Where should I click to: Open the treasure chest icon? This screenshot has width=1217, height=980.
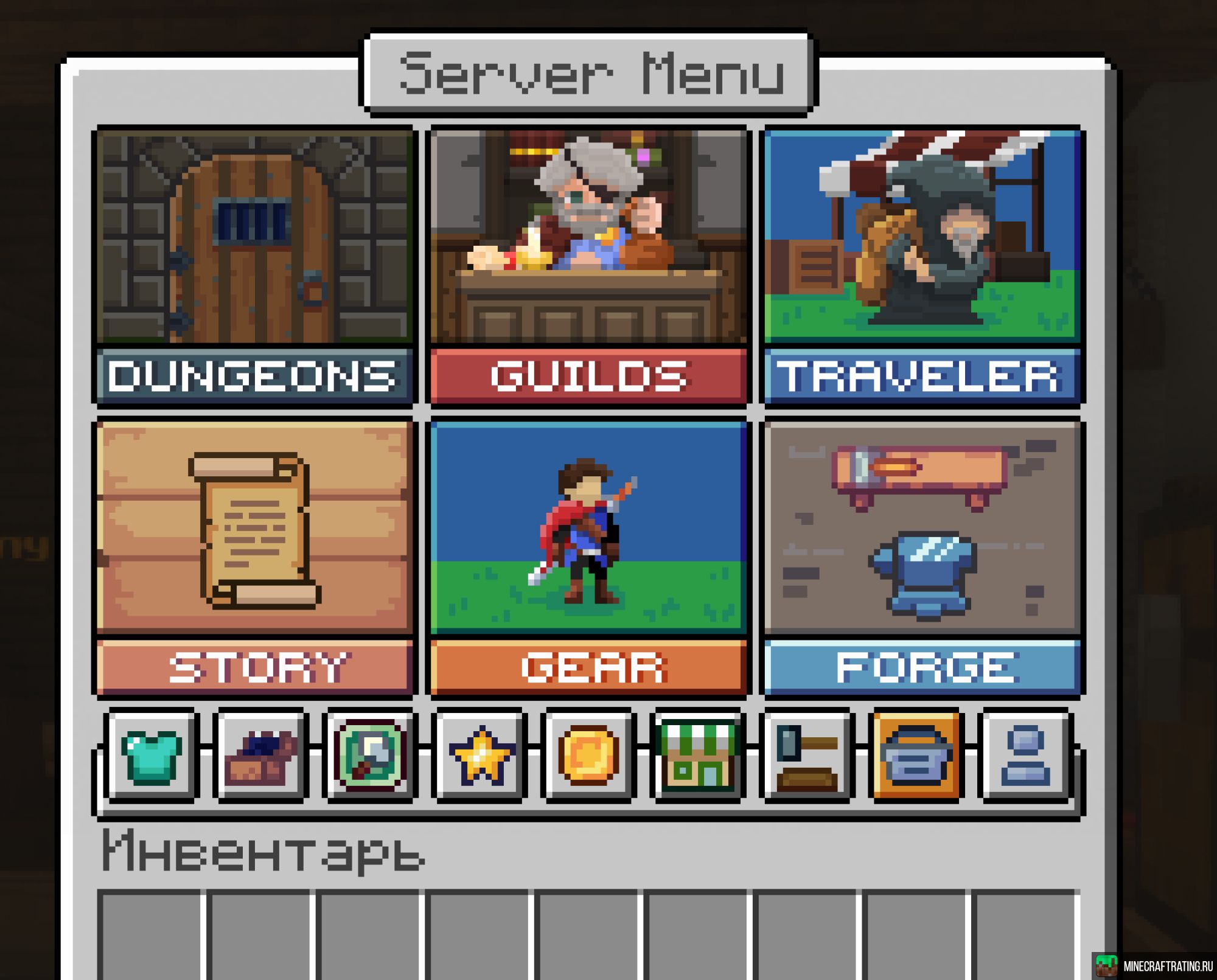[261, 755]
